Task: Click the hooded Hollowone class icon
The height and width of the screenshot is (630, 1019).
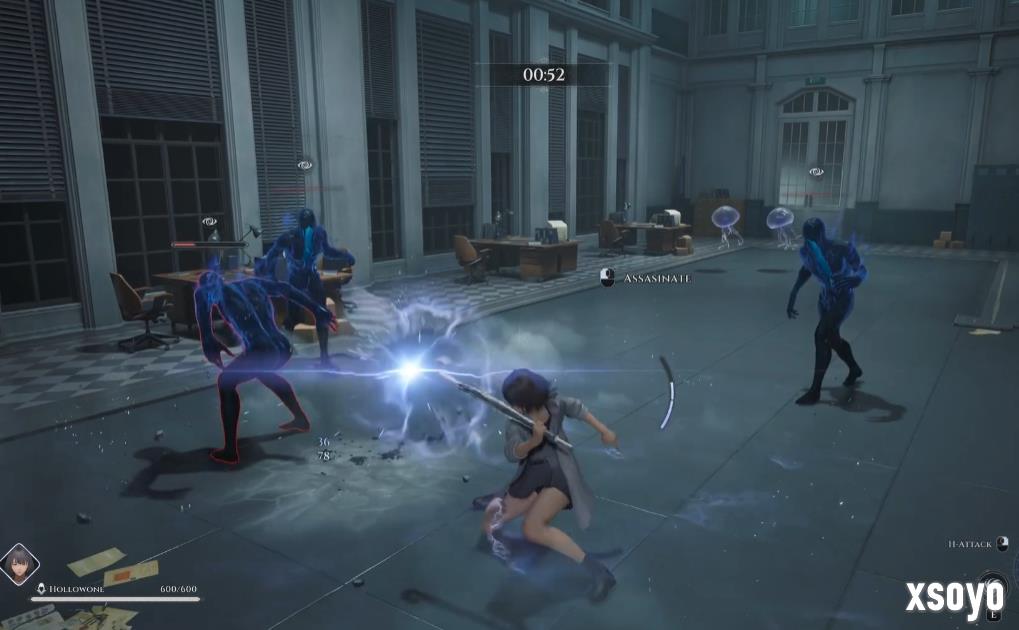Action: pos(40,589)
